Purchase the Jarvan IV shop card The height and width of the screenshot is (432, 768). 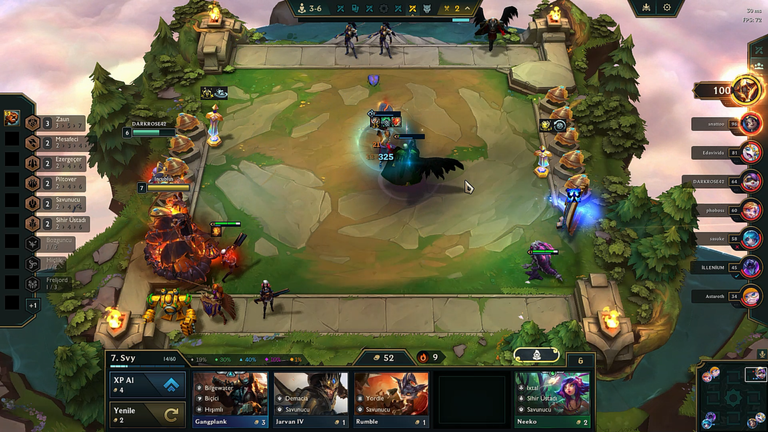click(310, 400)
